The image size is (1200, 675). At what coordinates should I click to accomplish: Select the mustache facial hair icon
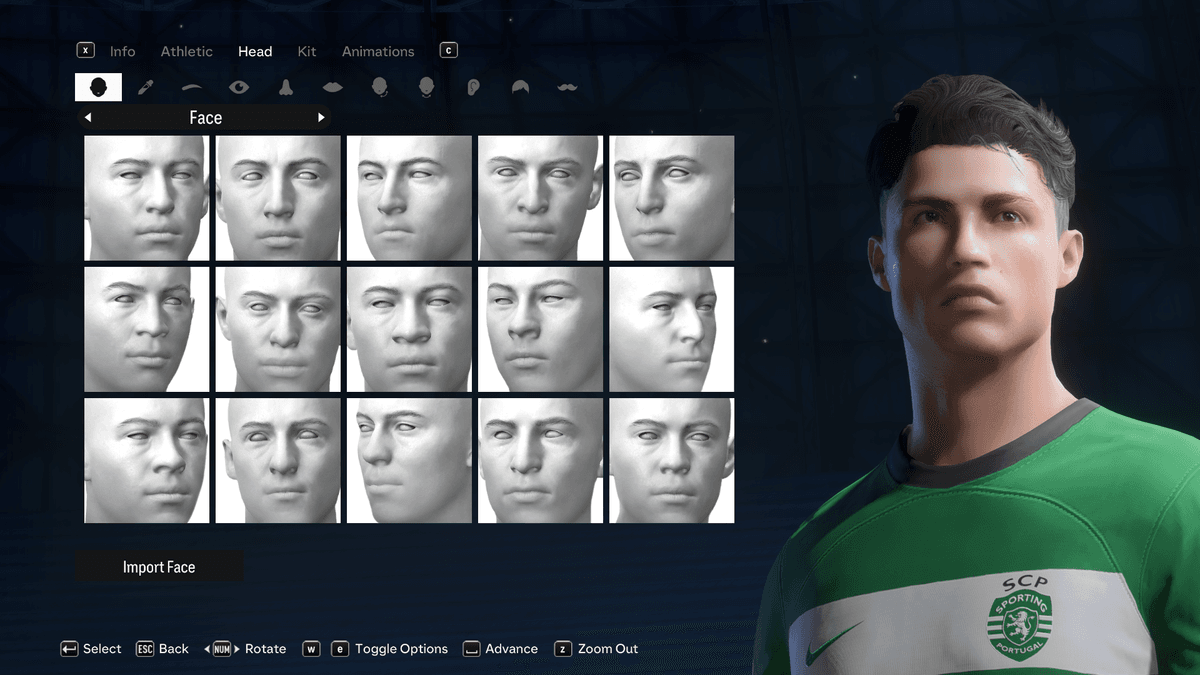[x=568, y=88]
